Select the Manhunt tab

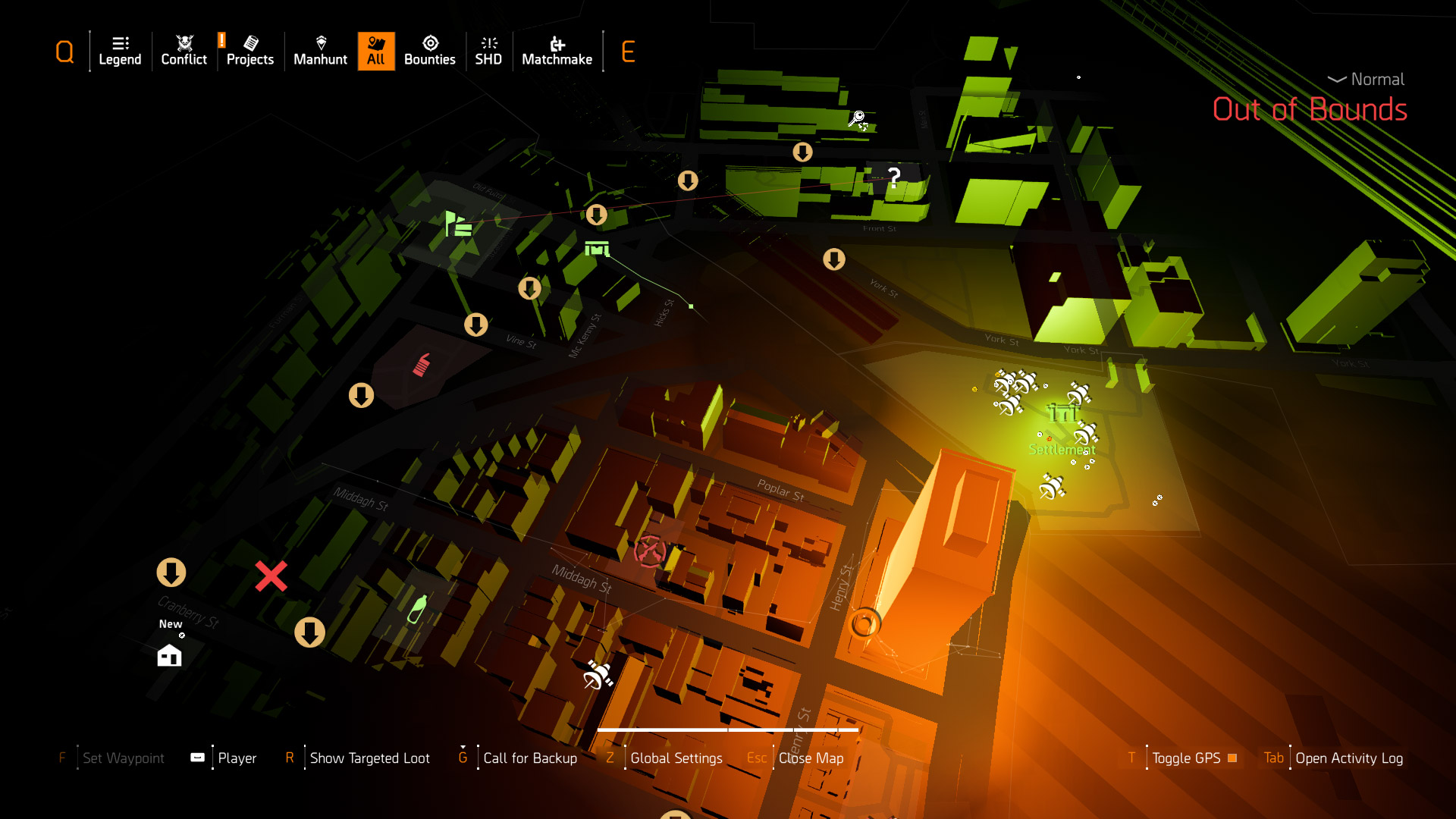click(x=320, y=51)
